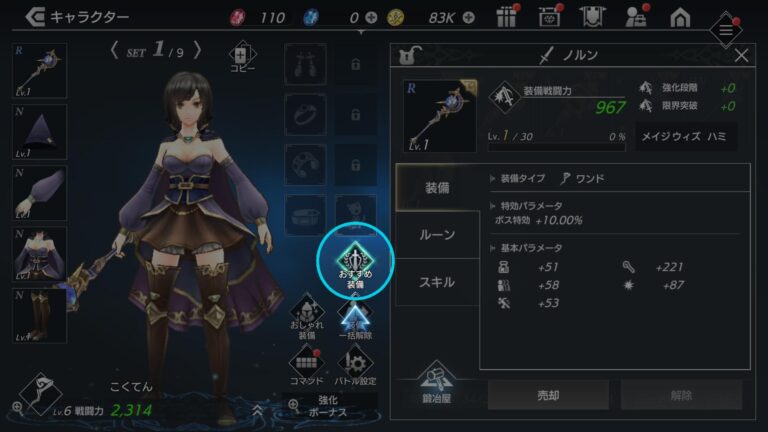Sell the wand with 売却
Viewport: 768px width, 432px height.
click(x=548, y=395)
